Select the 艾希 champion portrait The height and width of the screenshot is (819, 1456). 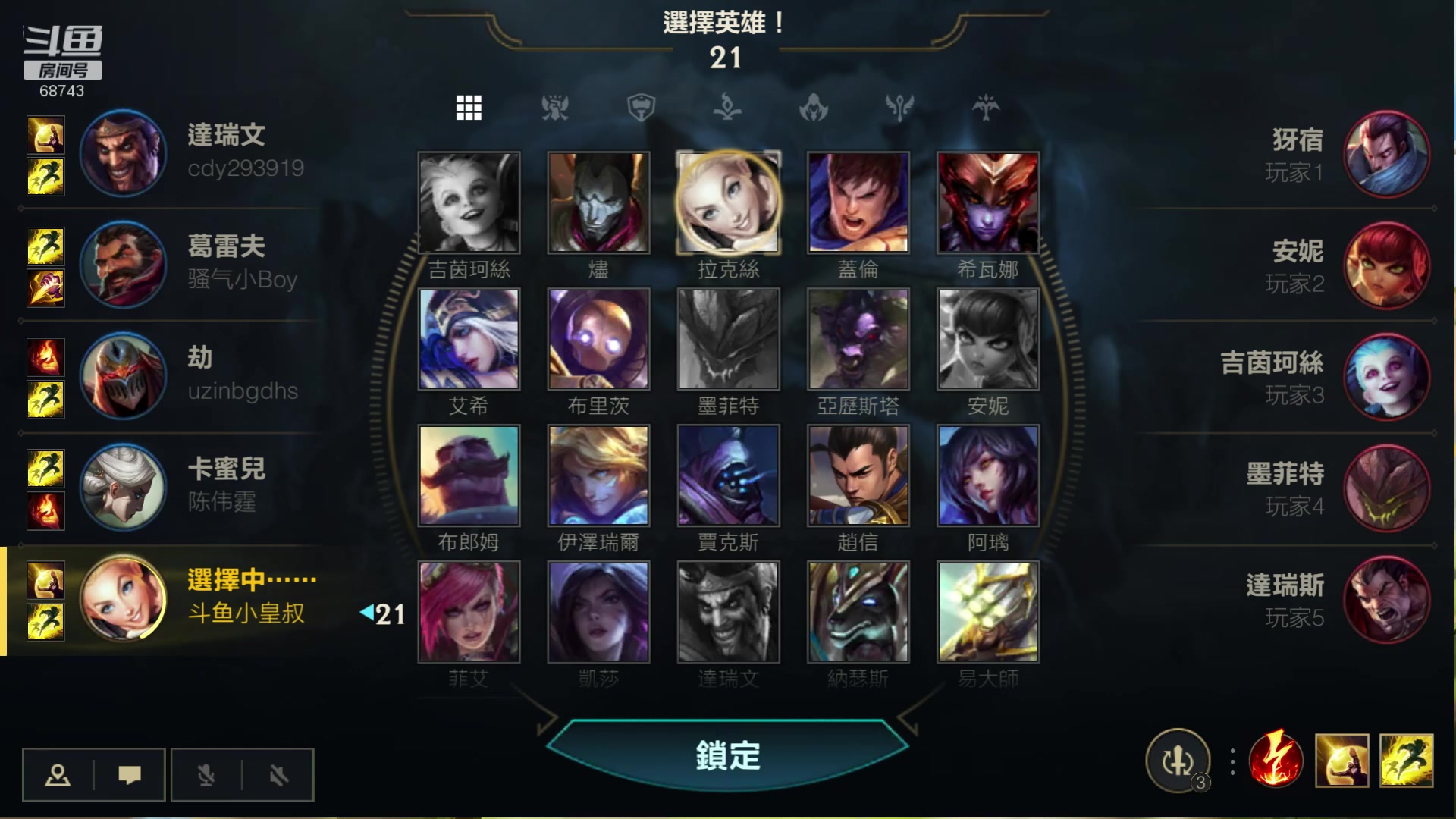point(469,339)
